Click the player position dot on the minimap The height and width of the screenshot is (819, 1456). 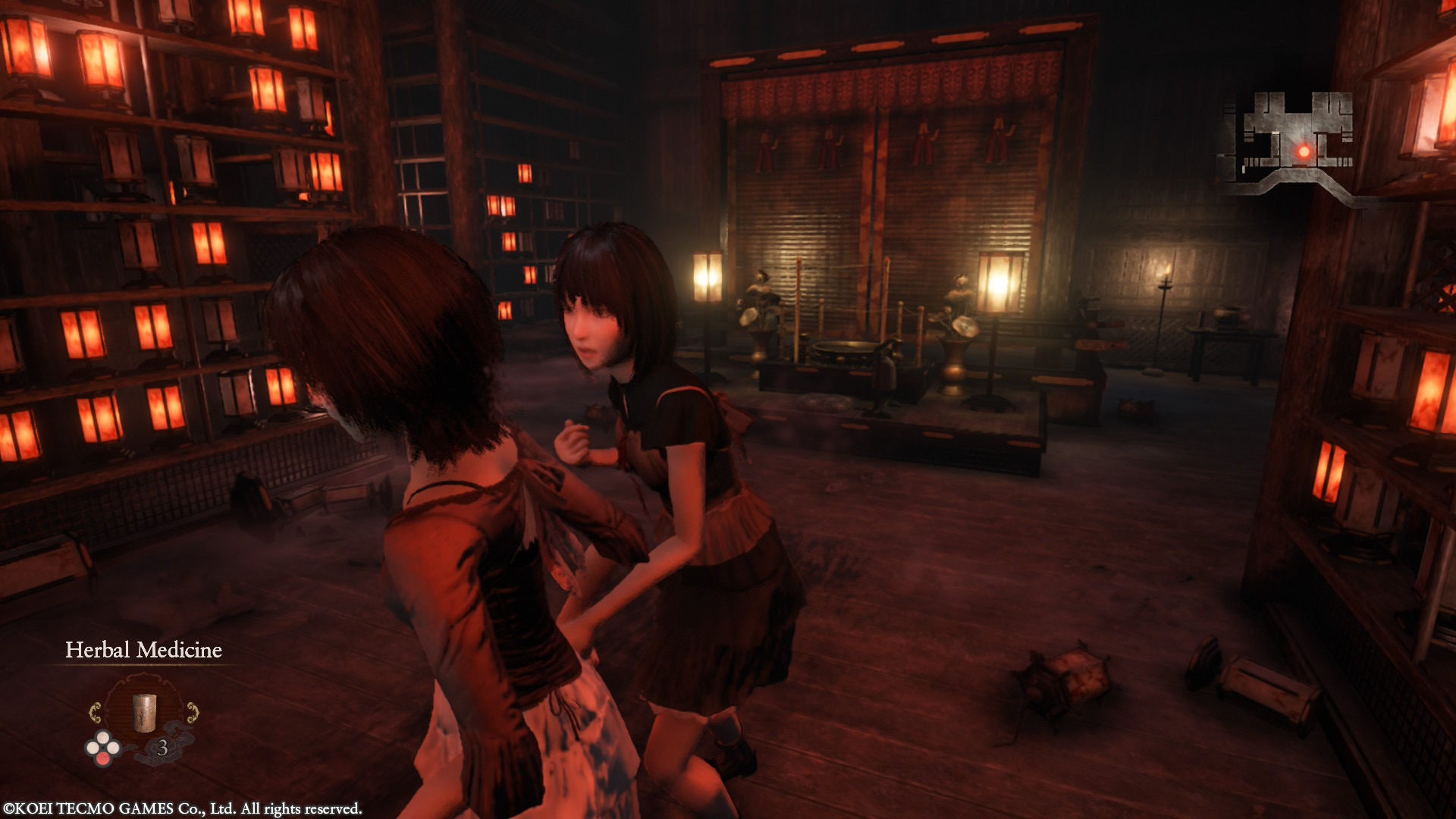pyautogui.click(x=1303, y=150)
